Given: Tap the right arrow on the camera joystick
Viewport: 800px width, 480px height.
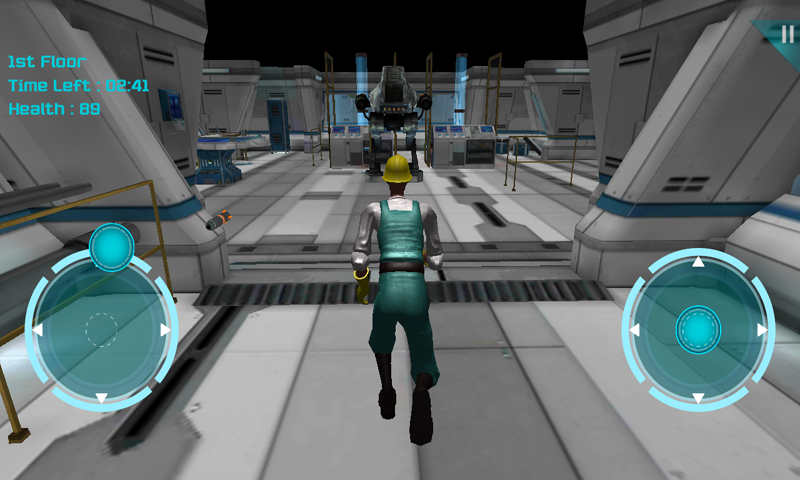Looking at the screenshot, I should click(762, 329).
